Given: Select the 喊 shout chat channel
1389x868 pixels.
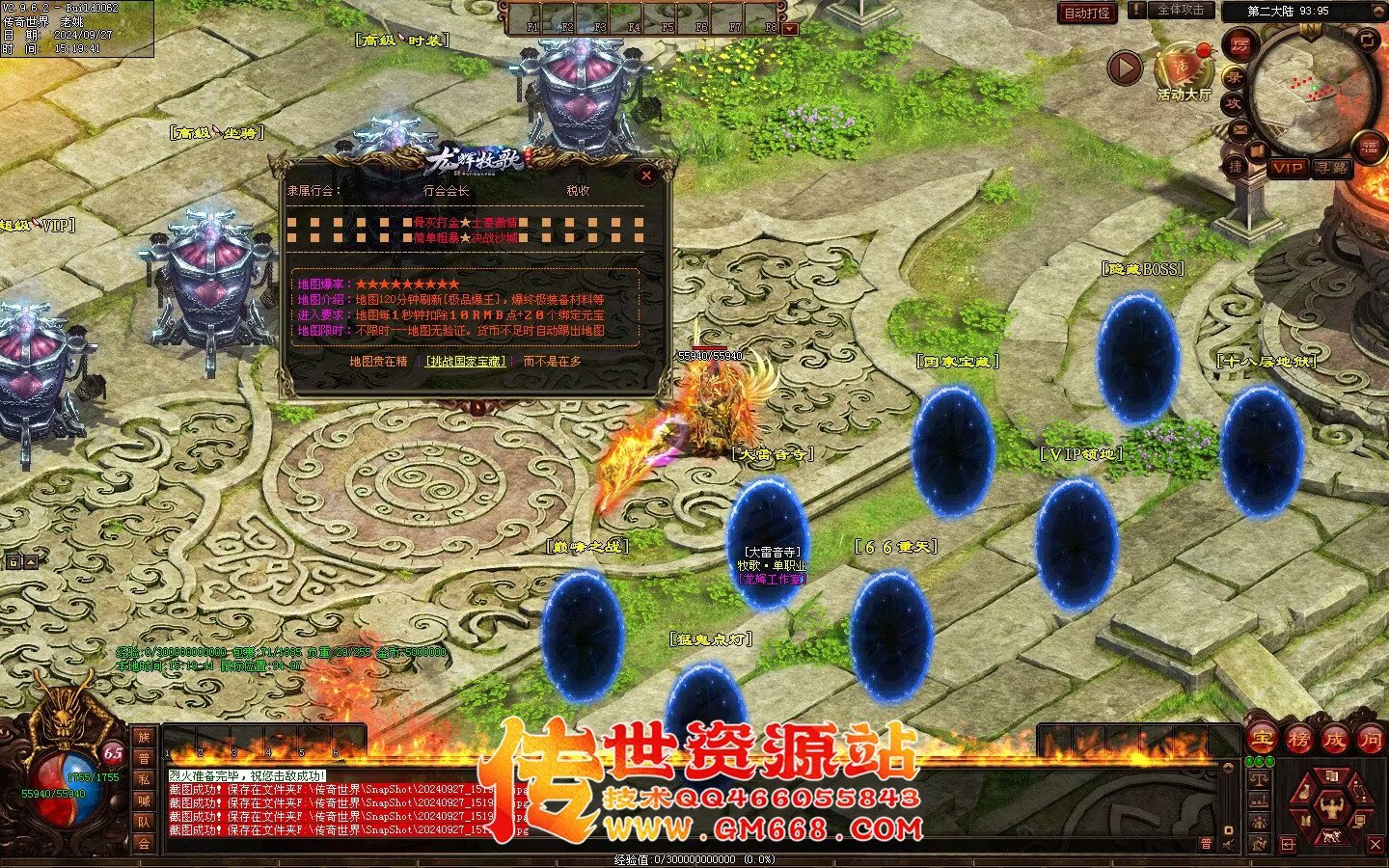Looking at the screenshot, I should [x=144, y=800].
